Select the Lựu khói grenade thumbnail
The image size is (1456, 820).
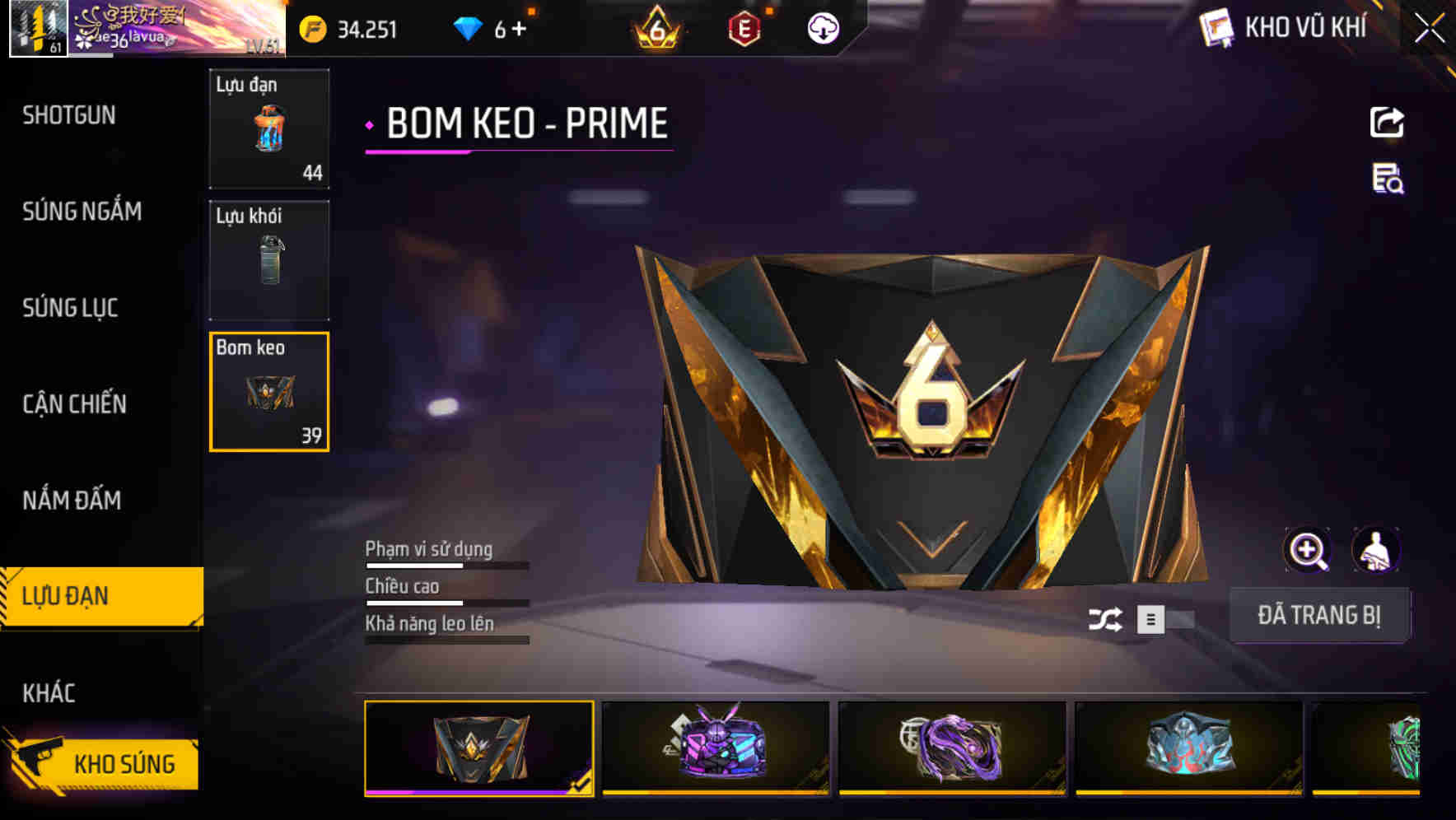(x=268, y=259)
